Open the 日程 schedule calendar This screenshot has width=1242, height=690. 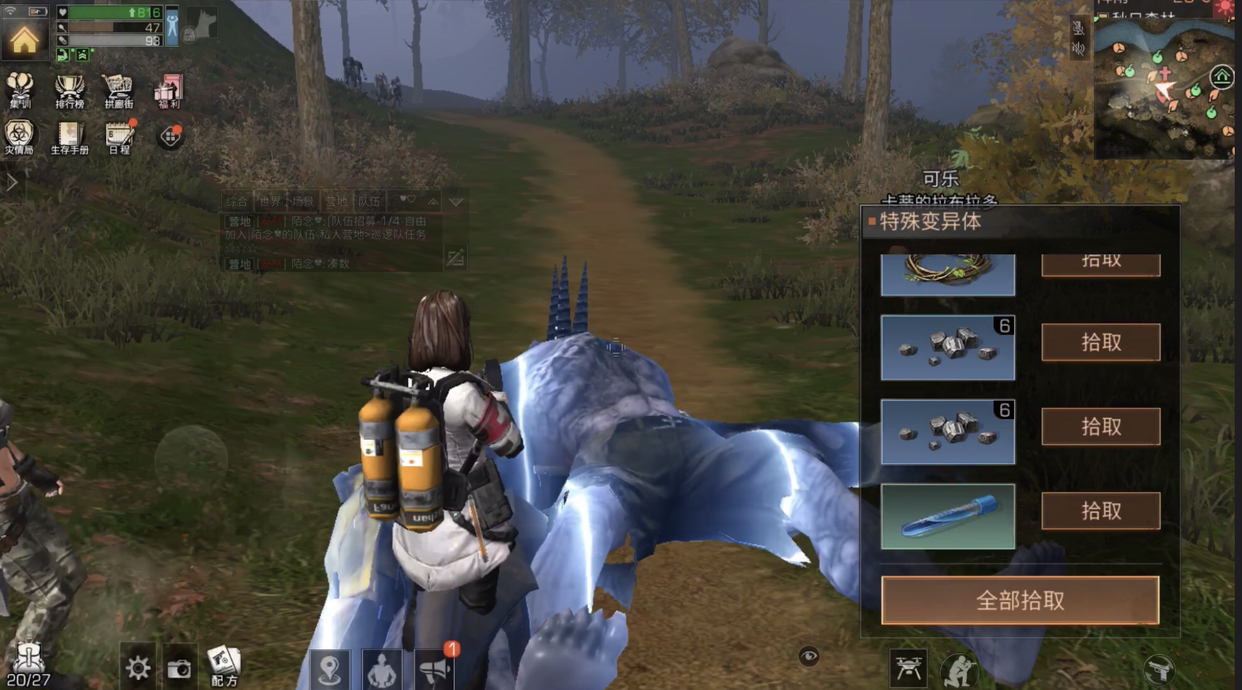(119, 136)
